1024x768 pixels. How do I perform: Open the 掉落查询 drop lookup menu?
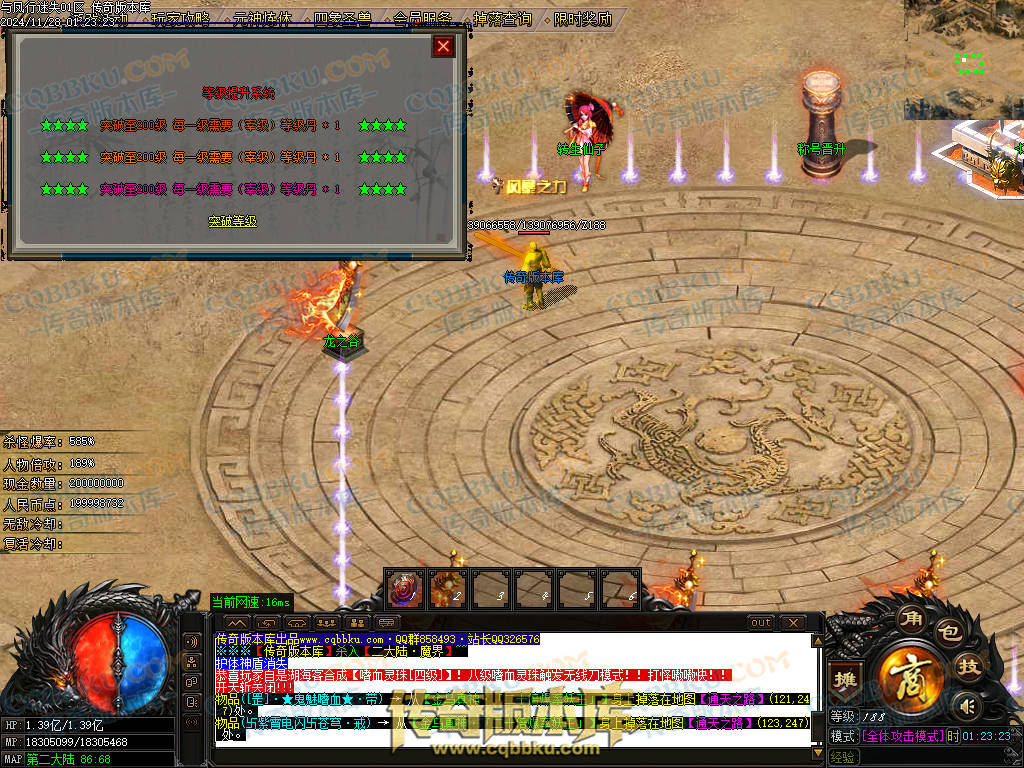pyautogui.click(x=501, y=19)
